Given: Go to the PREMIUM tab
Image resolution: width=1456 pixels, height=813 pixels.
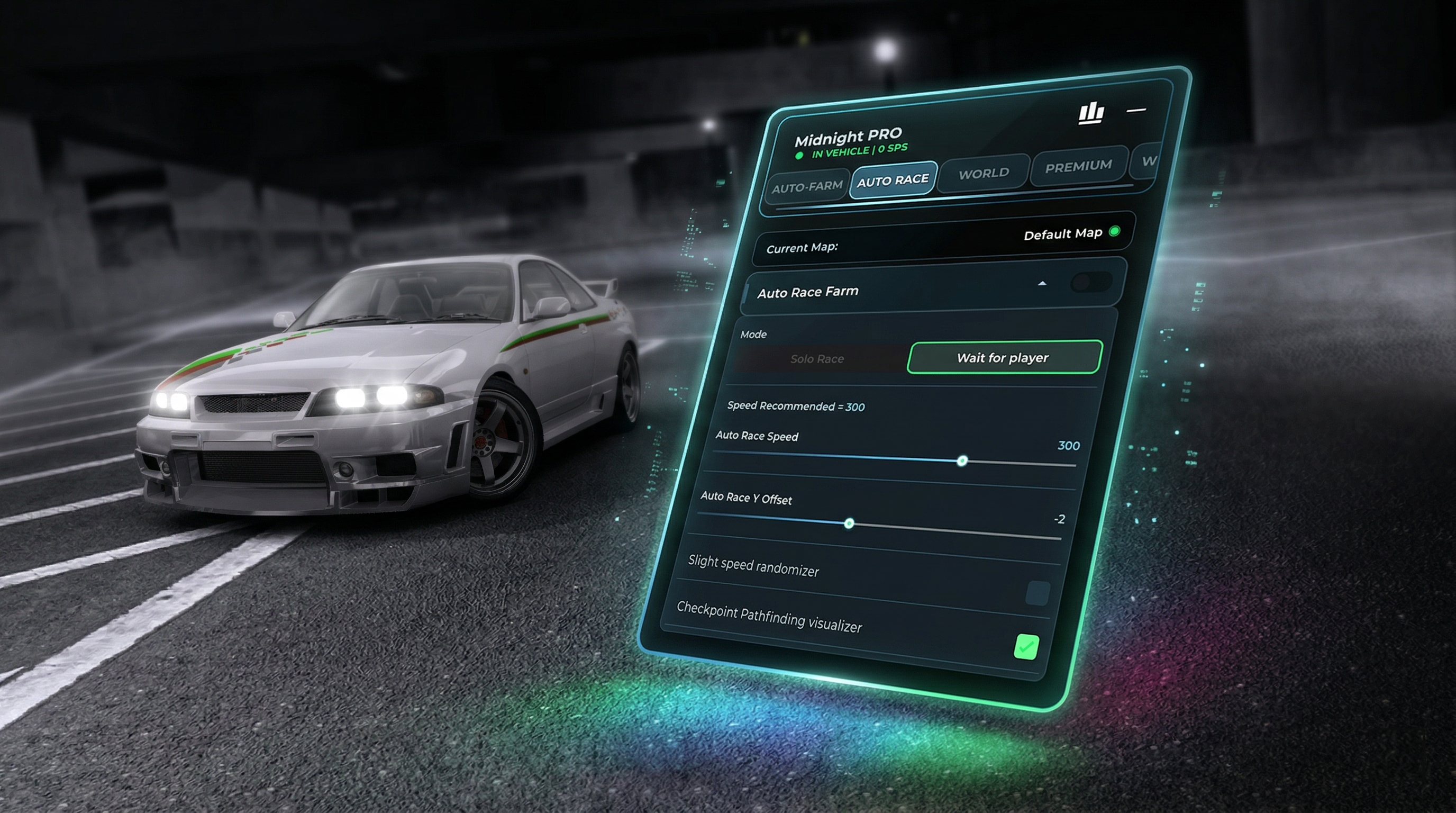Looking at the screenshot, I should 1078,166.
